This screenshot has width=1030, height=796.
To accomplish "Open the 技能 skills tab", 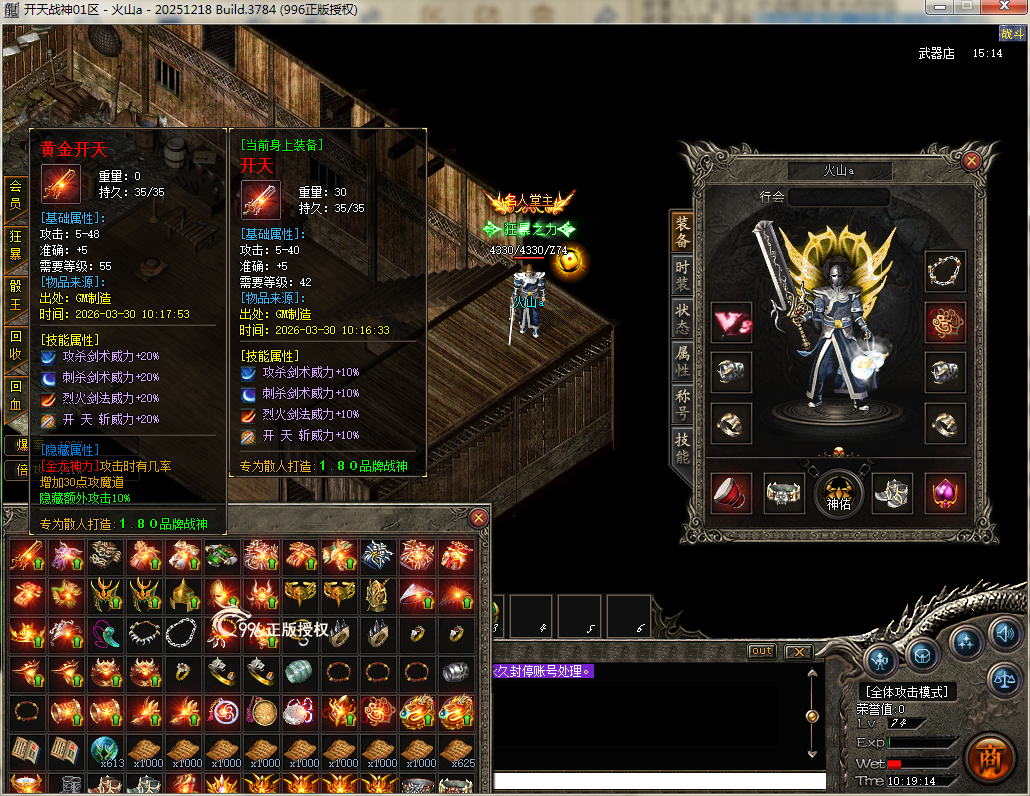I will coord(682,448).
